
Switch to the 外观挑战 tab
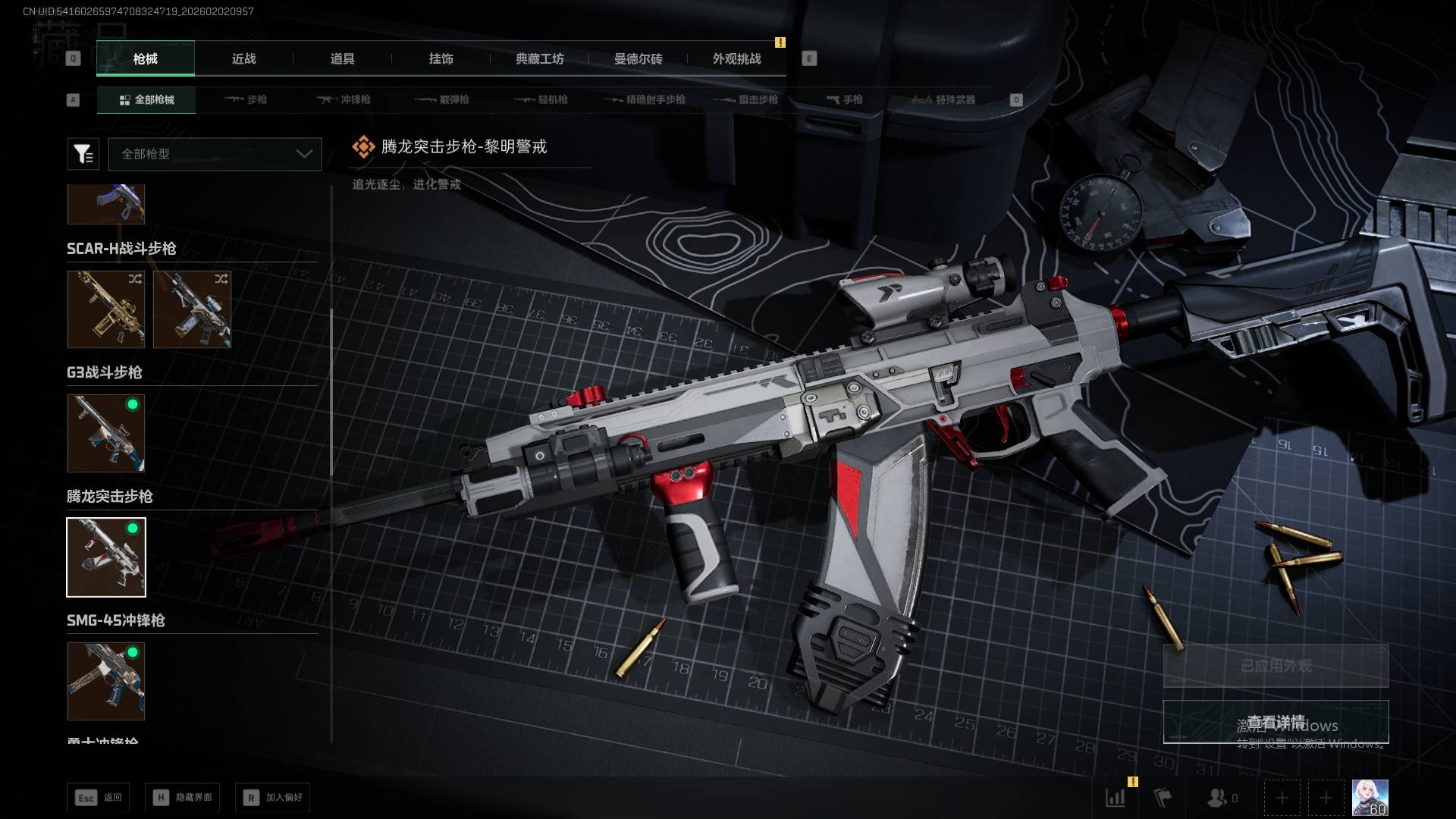tap(736, 59)
